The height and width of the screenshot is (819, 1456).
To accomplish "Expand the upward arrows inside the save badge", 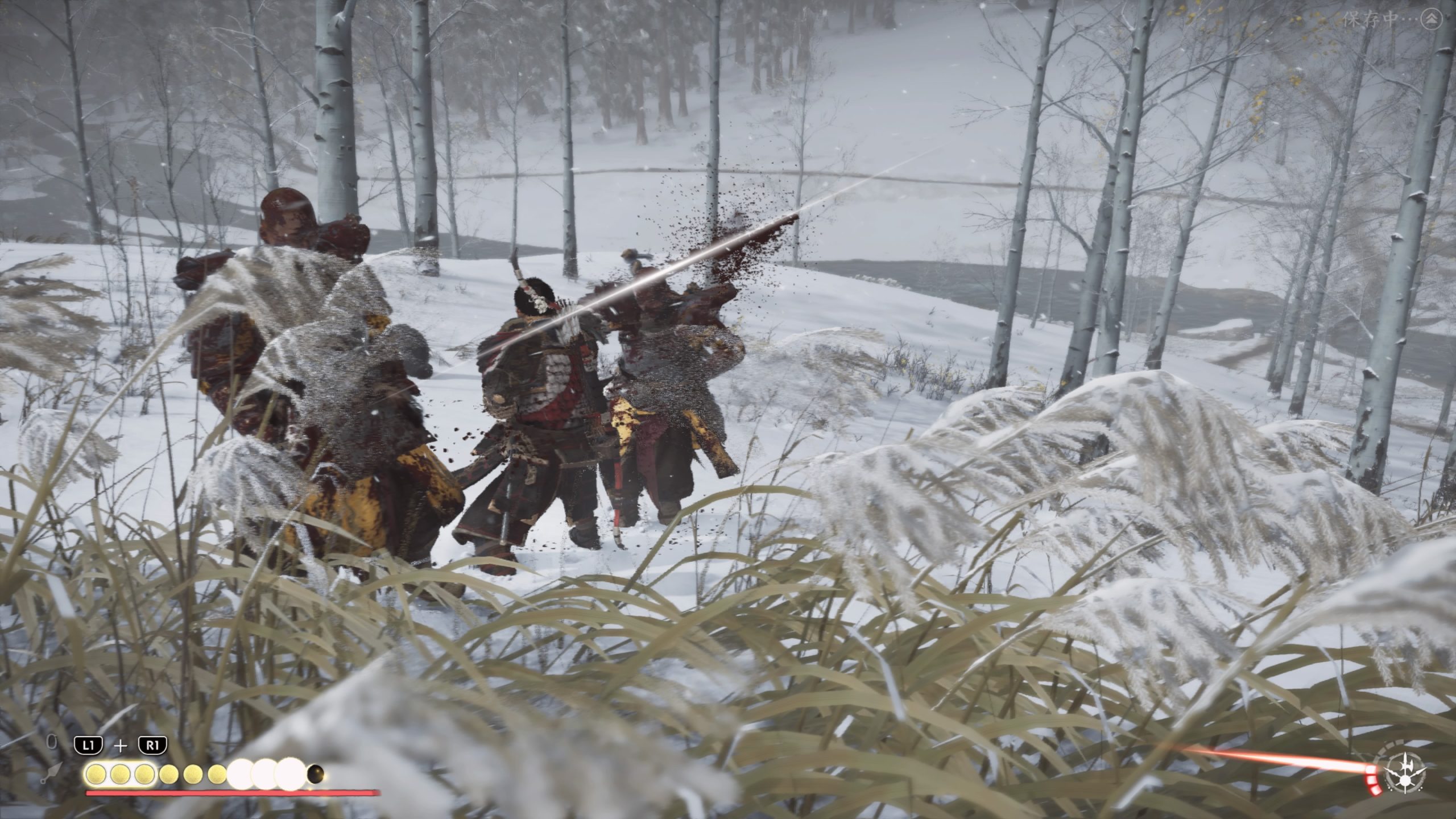I will point(1432,19).
